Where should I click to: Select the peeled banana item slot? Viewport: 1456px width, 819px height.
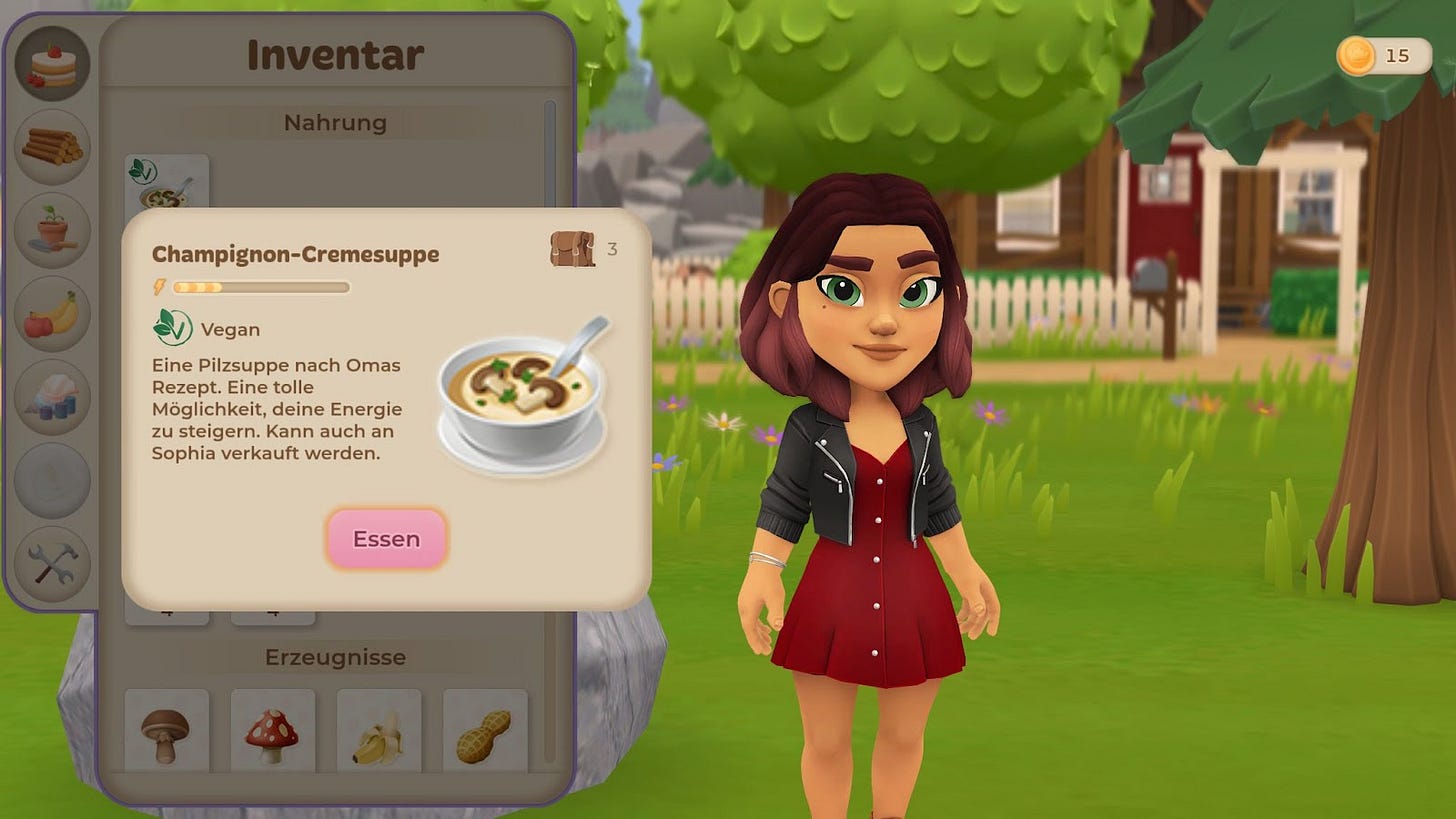378,731
